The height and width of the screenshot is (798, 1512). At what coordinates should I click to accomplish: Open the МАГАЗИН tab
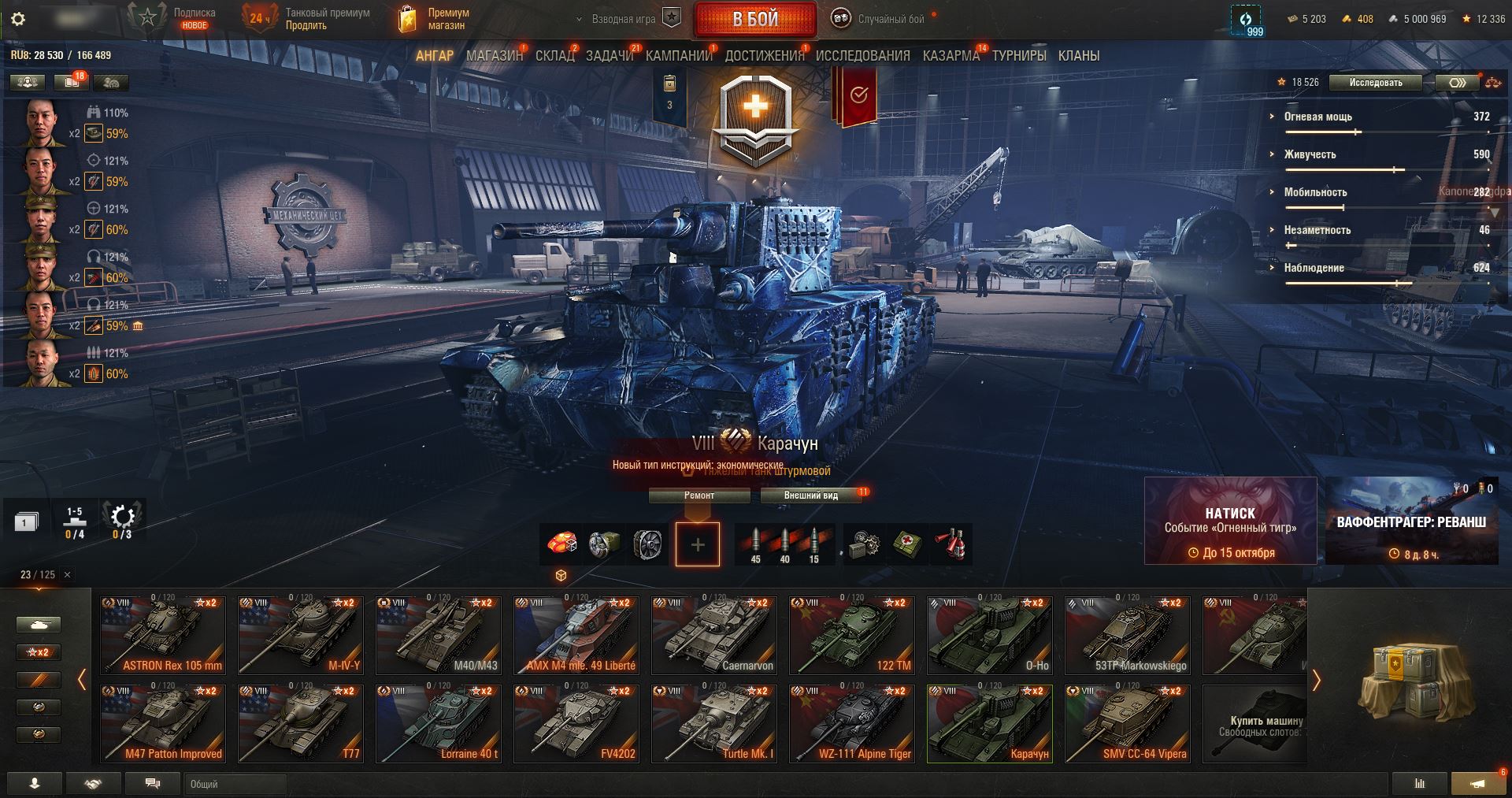(x=494, y=56)
